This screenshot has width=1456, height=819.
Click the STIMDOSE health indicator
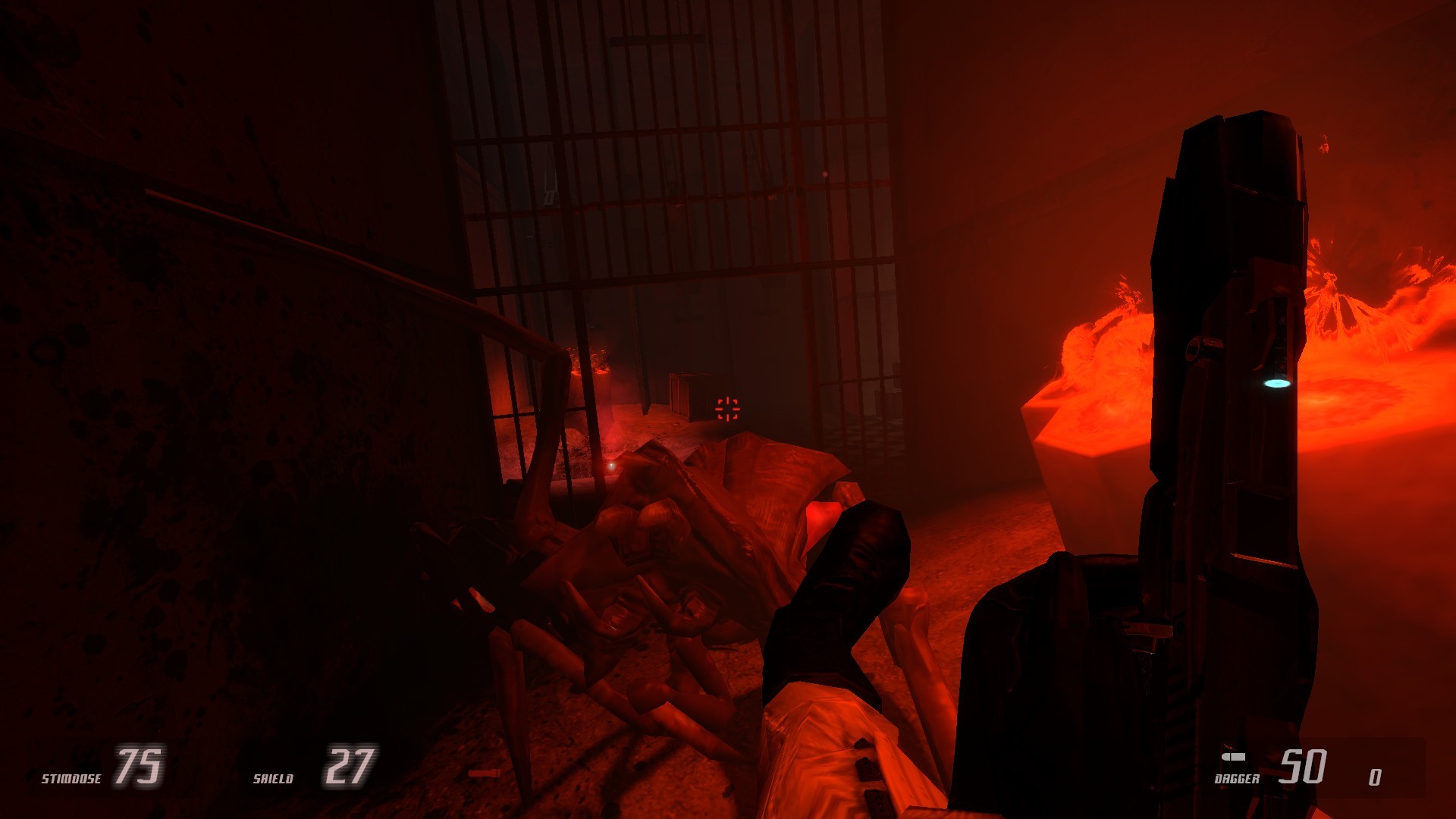click(x=73, y=777)
